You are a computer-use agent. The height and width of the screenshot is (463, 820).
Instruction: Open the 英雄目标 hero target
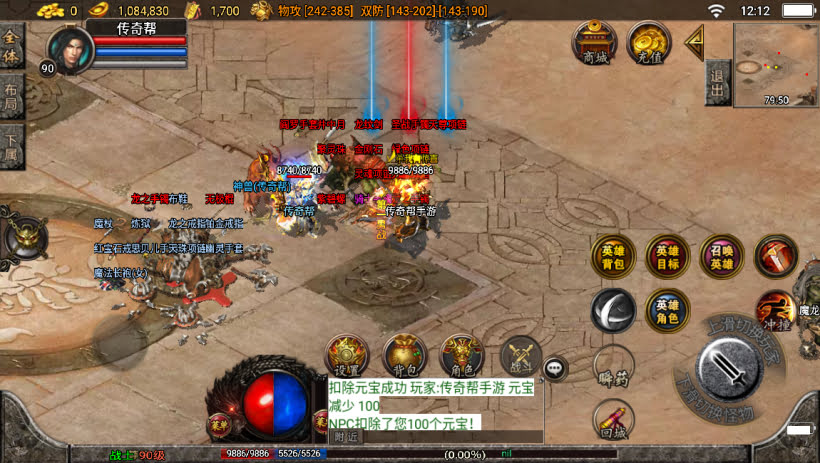tap(666, 256)
